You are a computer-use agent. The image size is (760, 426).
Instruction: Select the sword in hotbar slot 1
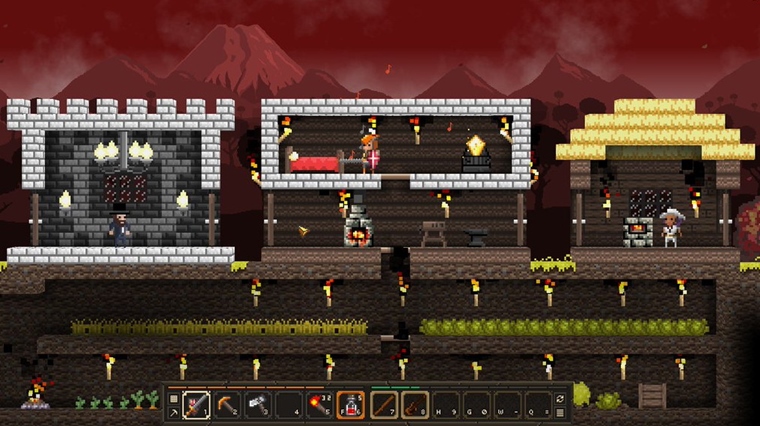[x=196, y=403]
